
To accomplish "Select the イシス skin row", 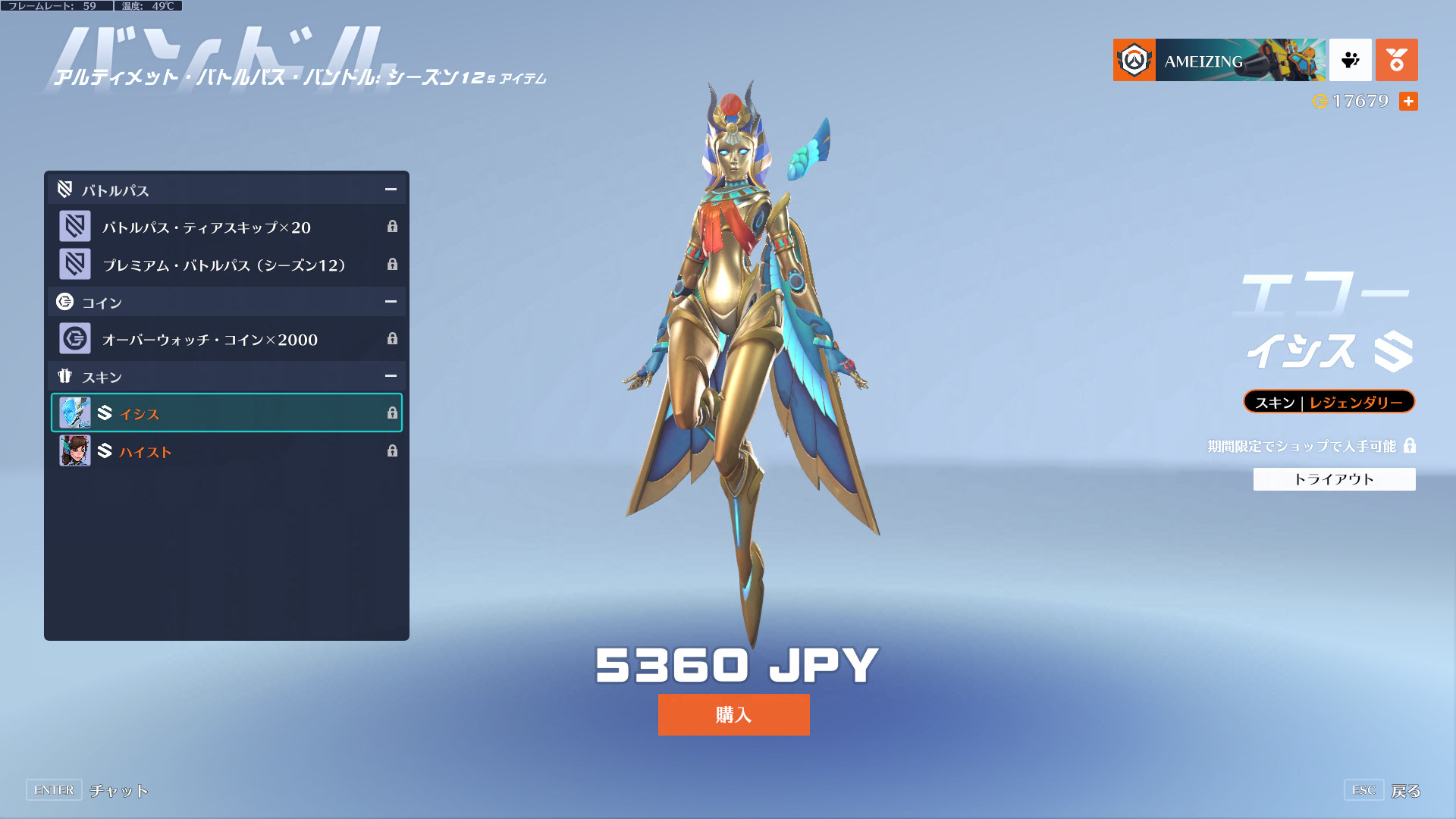I will pyautogui.click(x=226, y=413).
